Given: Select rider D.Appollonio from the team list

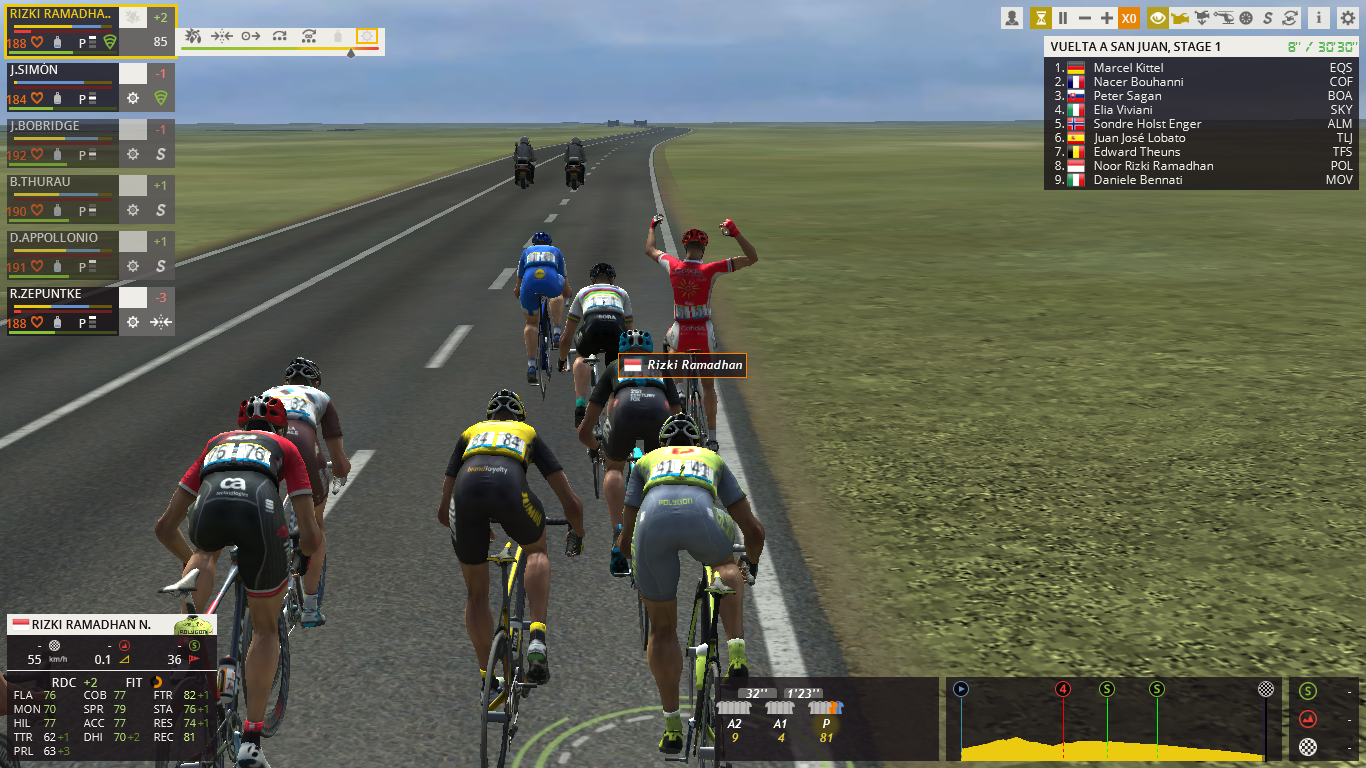Looking at the screenshot, I should click(62, 239).
